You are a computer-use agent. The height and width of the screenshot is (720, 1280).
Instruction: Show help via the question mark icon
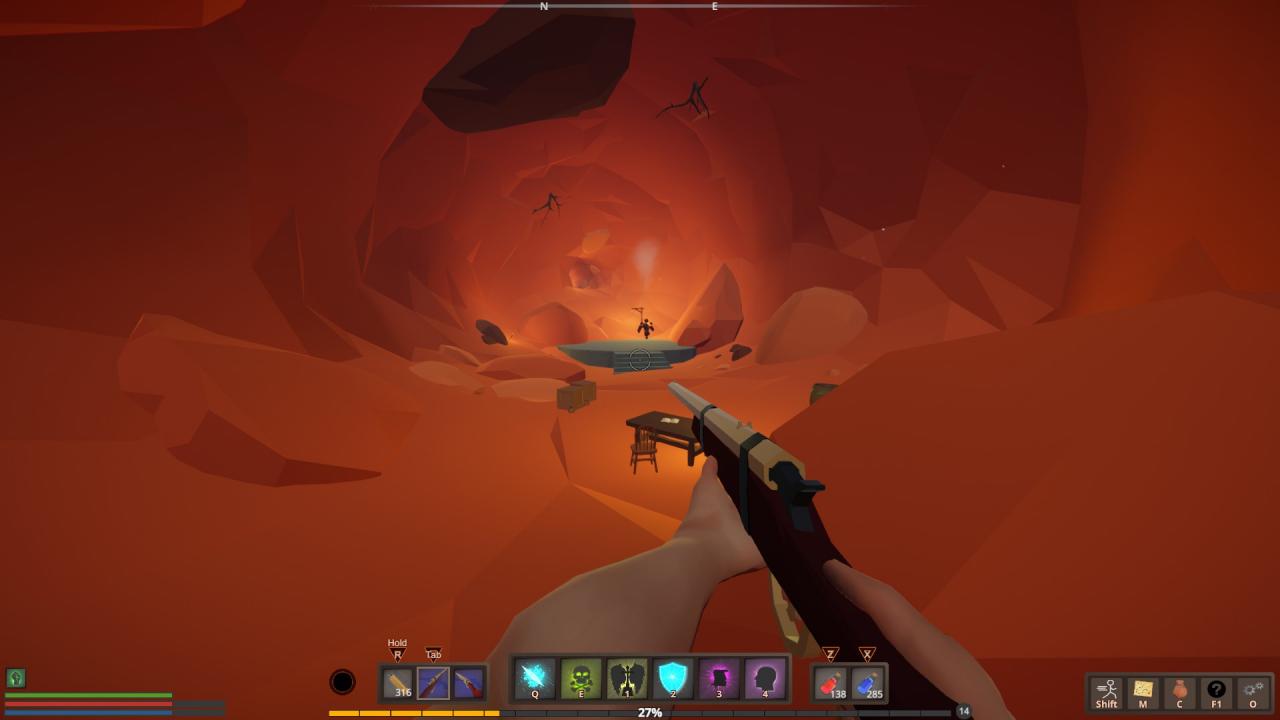click(1216, 692)
